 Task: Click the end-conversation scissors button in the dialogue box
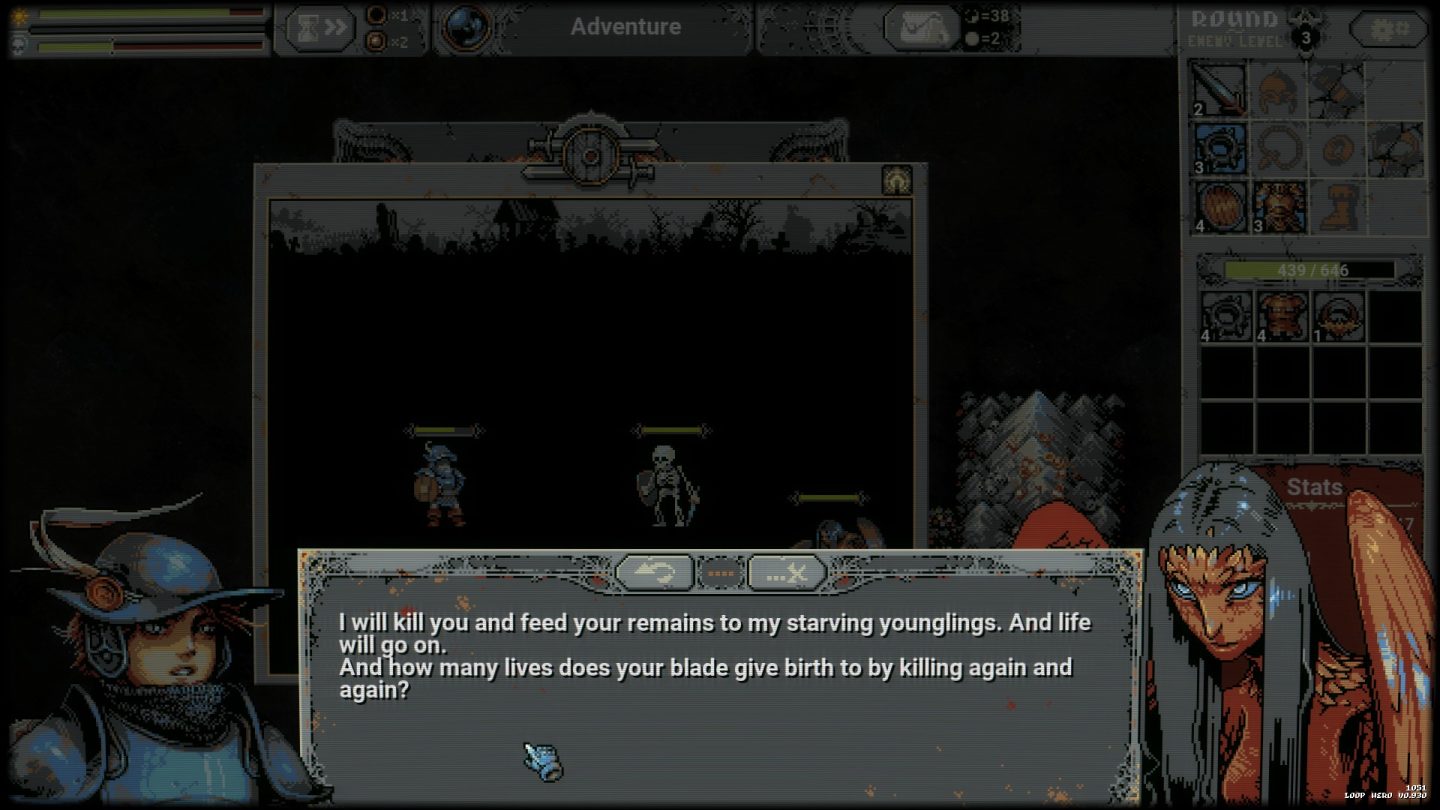pos(786,572)
